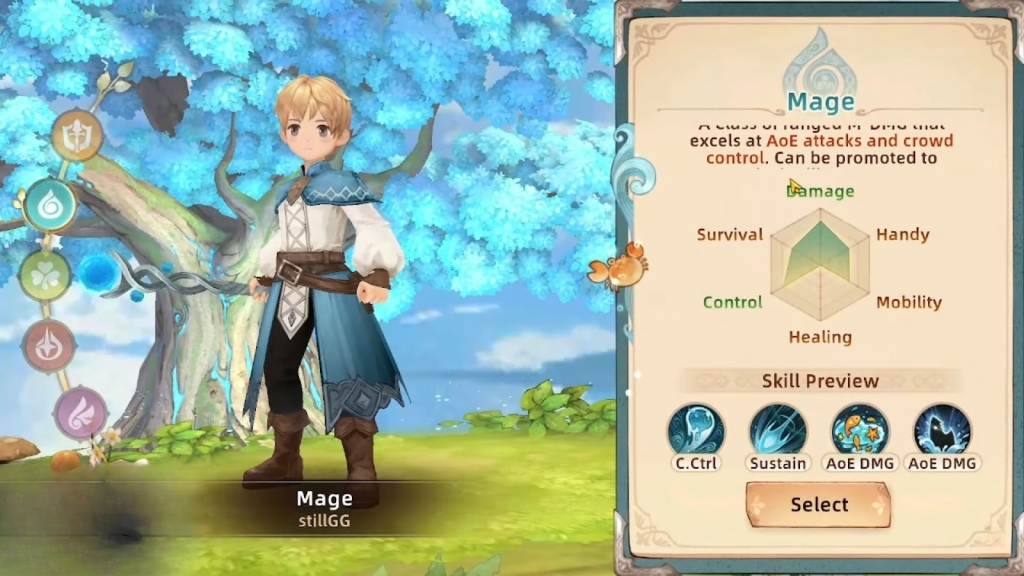Image resolution: width=1024 pixels, height=576 pixels.
Task: Preview the Sustain skill icon
Action: click(x=778, y=431)
